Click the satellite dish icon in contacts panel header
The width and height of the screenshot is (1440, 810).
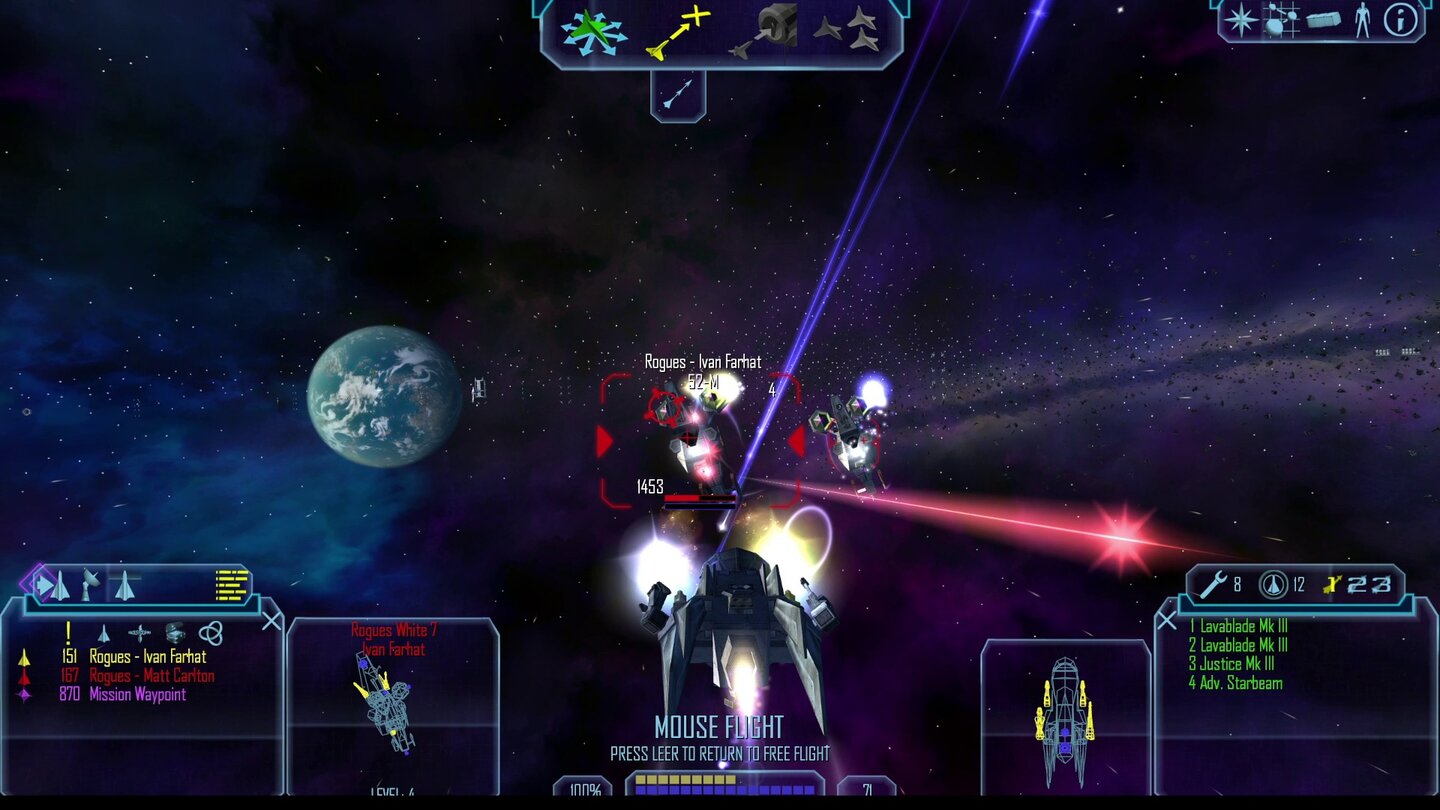pos(90,584)
